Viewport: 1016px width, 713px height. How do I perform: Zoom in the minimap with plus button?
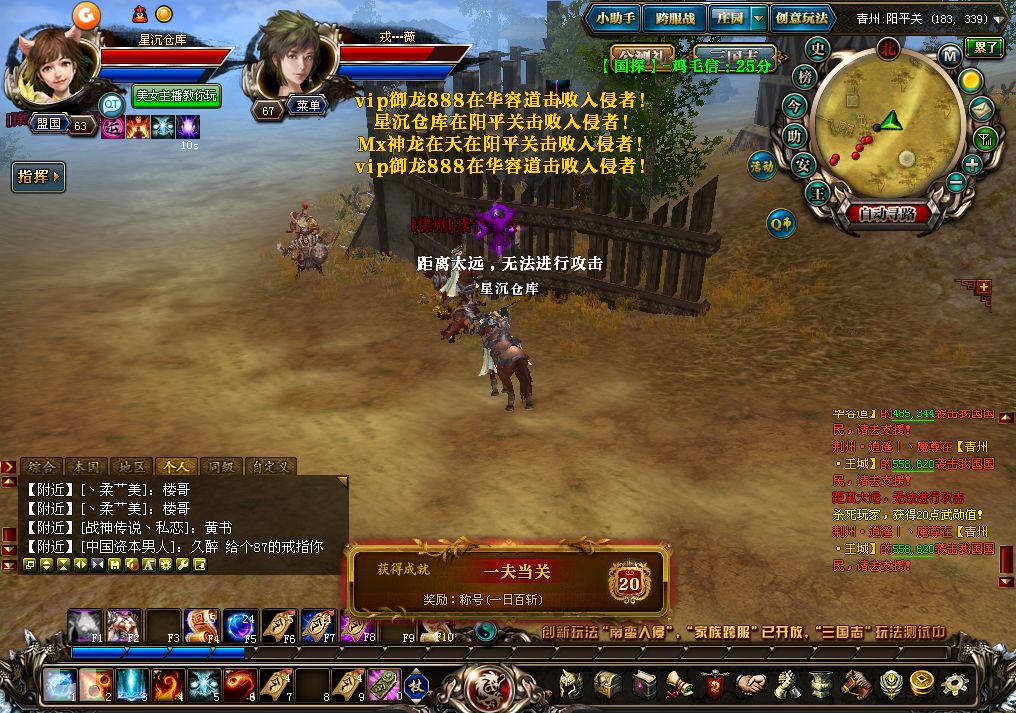[x=972, y=164]
